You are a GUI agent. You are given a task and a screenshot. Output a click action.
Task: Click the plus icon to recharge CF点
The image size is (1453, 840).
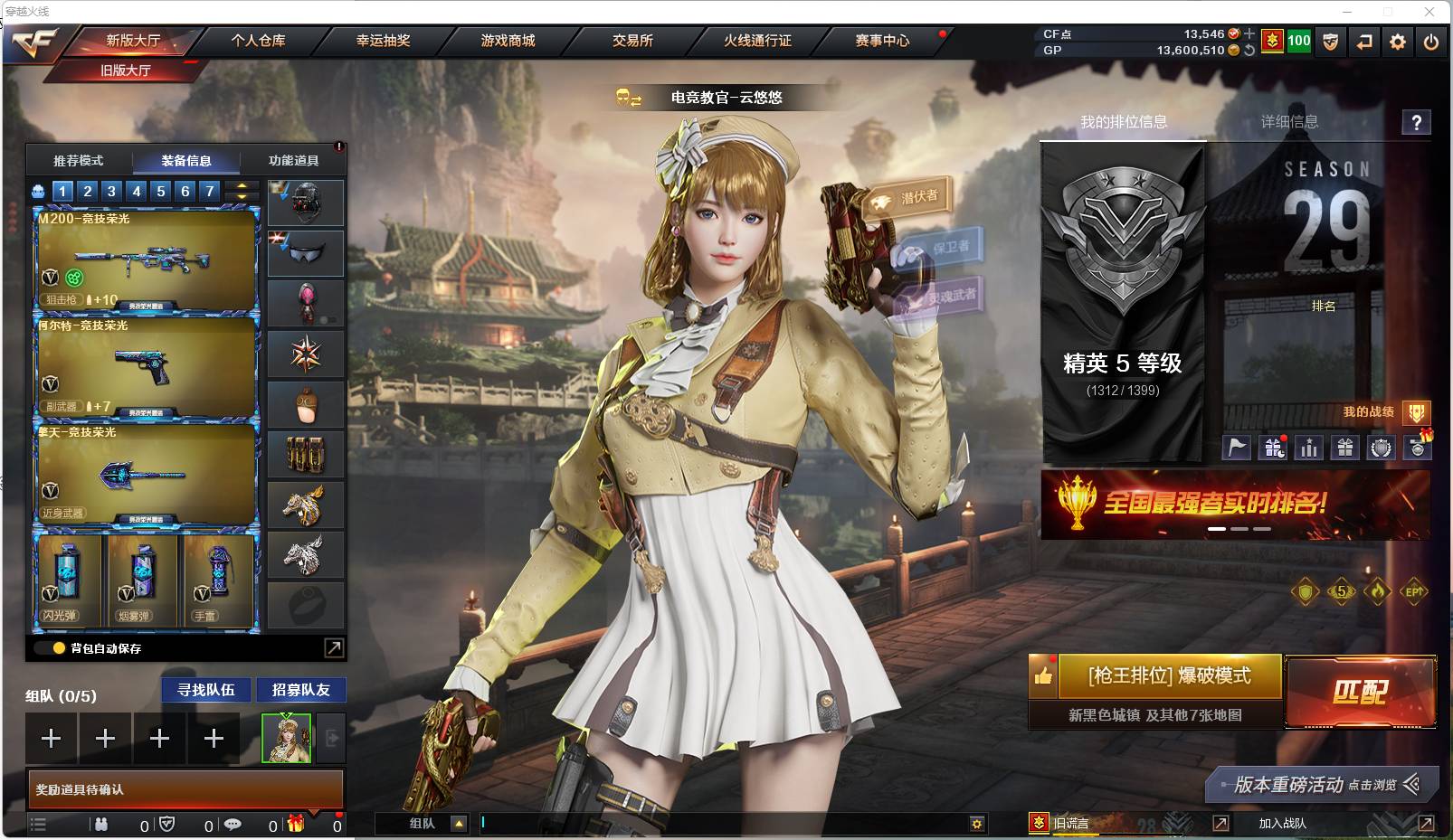coord(1249,32)
